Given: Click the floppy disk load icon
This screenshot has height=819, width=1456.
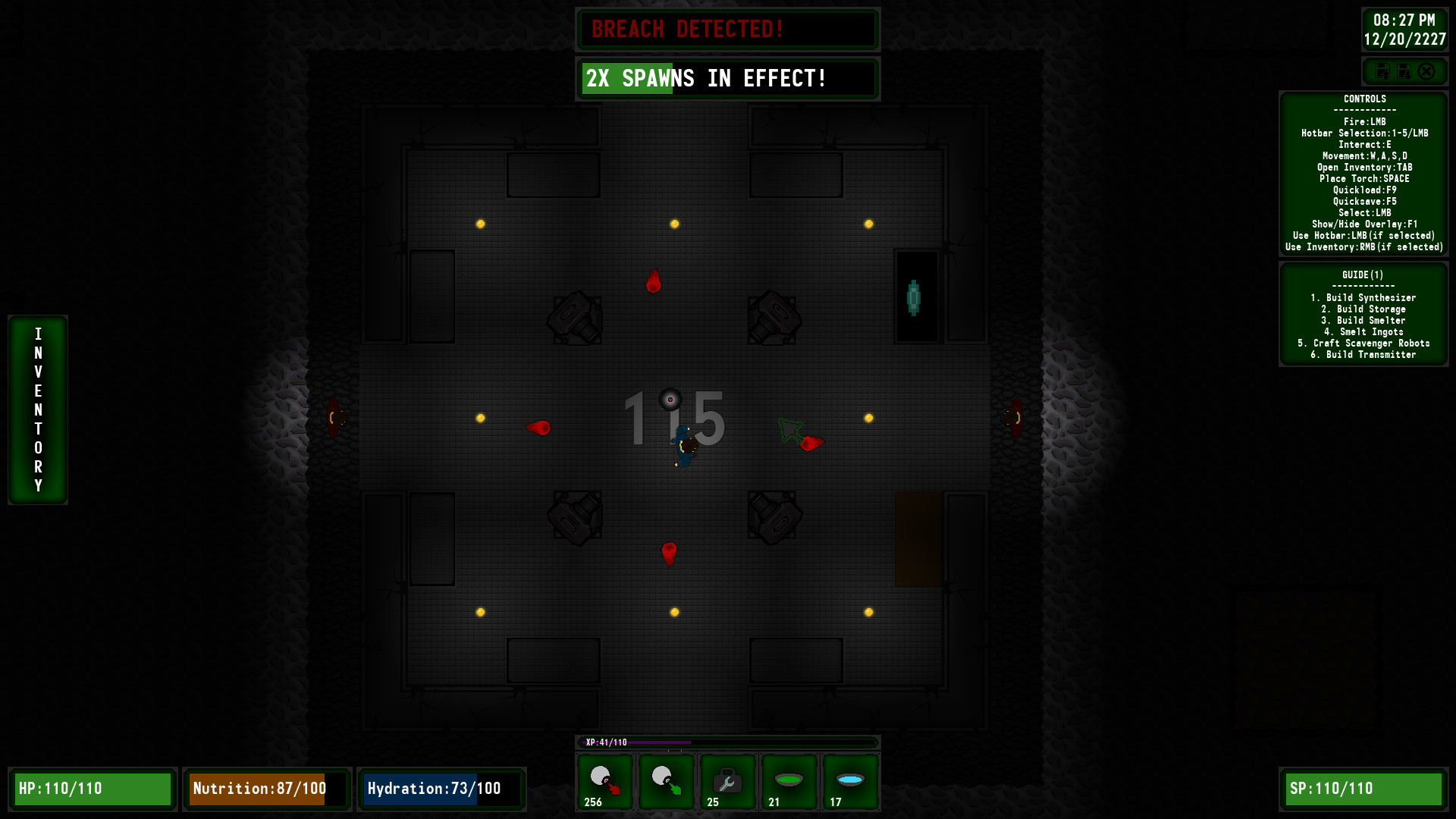Looking at the screenshot, I should [1405, 71].
